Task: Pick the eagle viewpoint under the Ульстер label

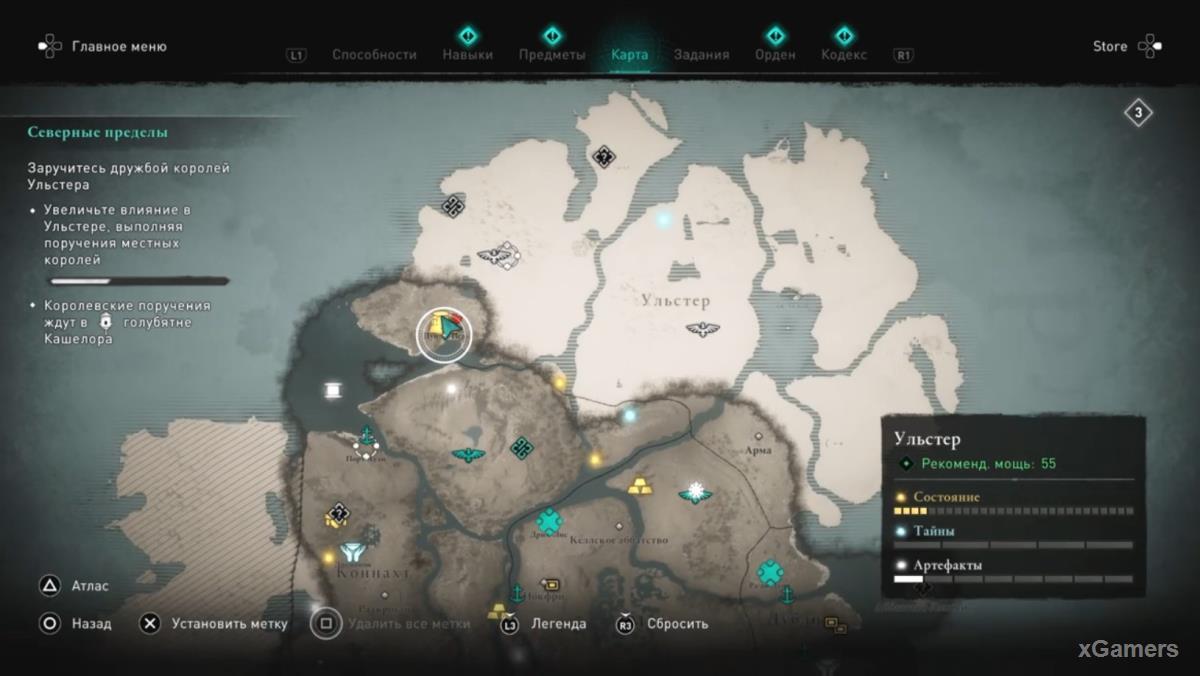Action: click(x=703, y=328)
